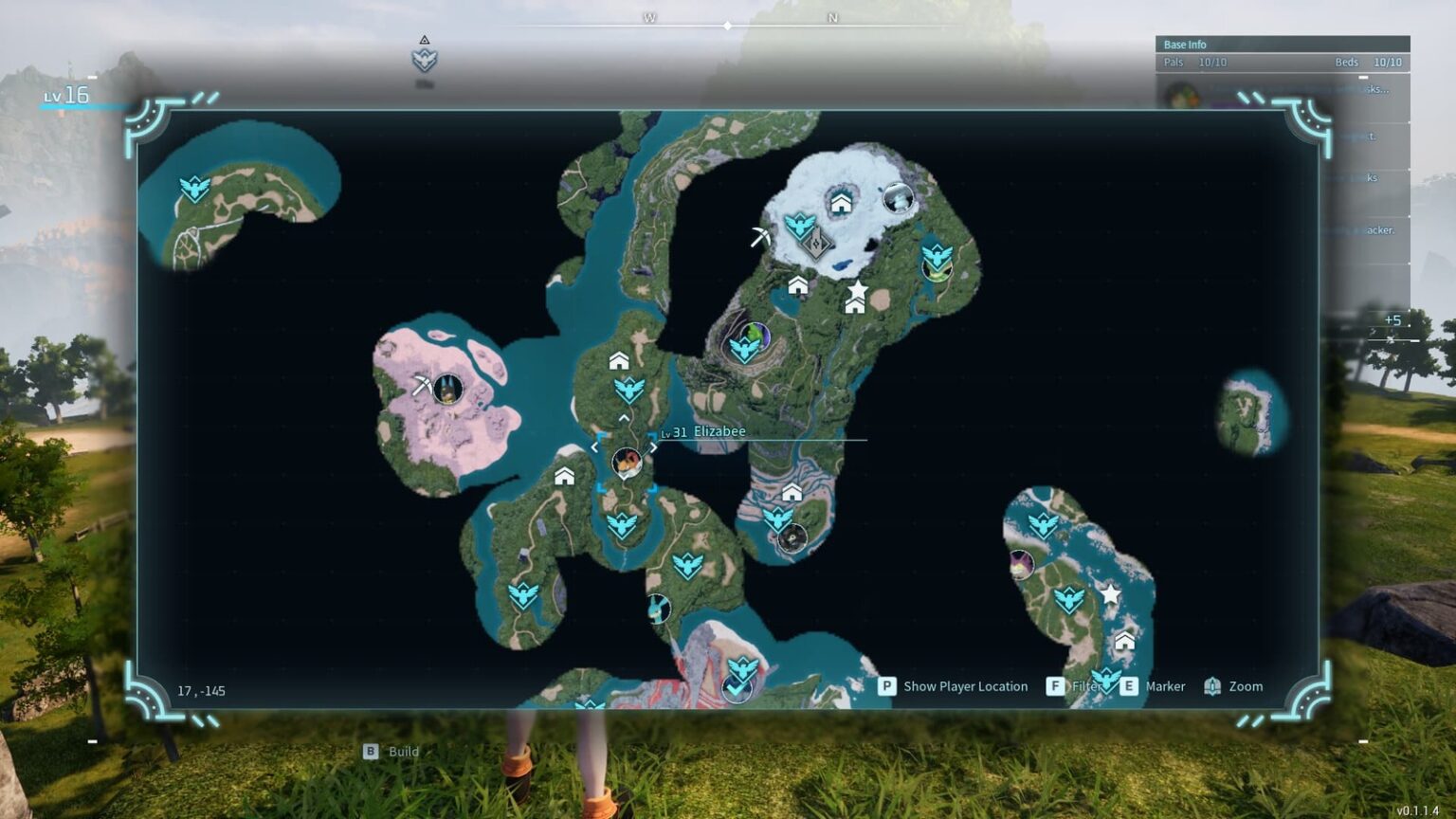Click the dark boss portrait near the striped terrain
This screenshot has height=819, width=1456.
(x=792, y=538)
